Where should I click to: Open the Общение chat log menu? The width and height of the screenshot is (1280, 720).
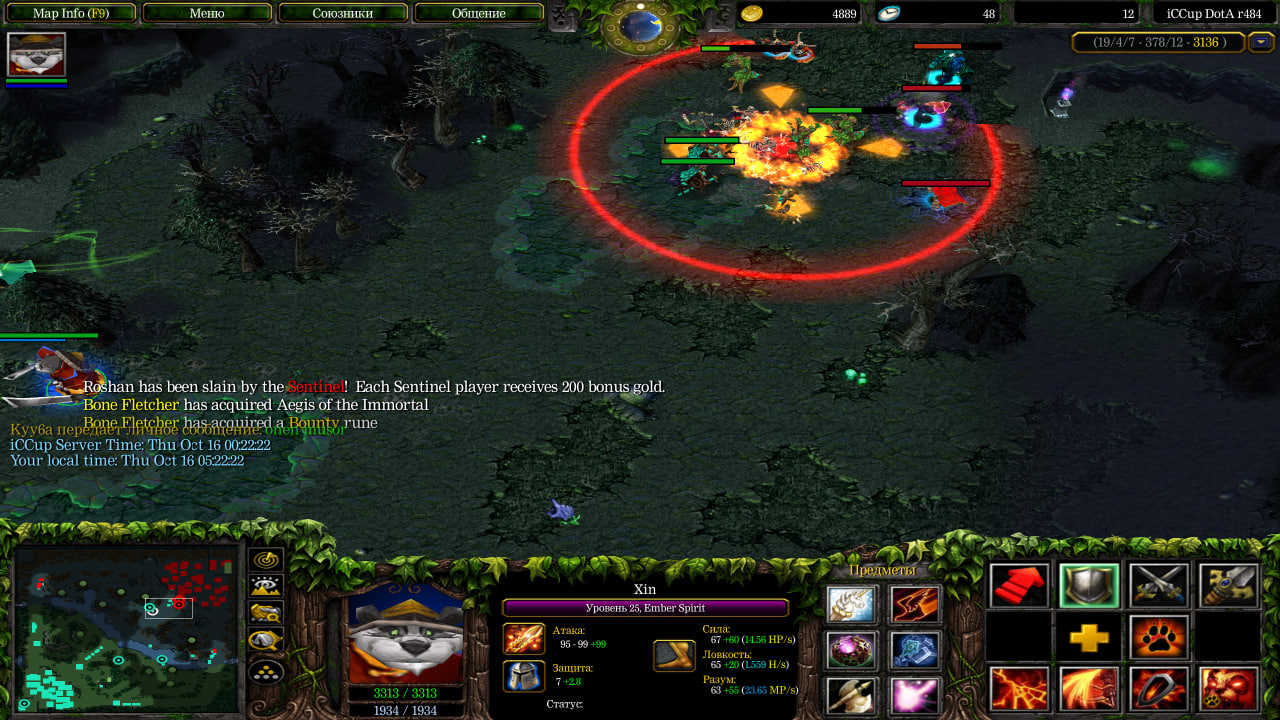click(x=479, y=13)
